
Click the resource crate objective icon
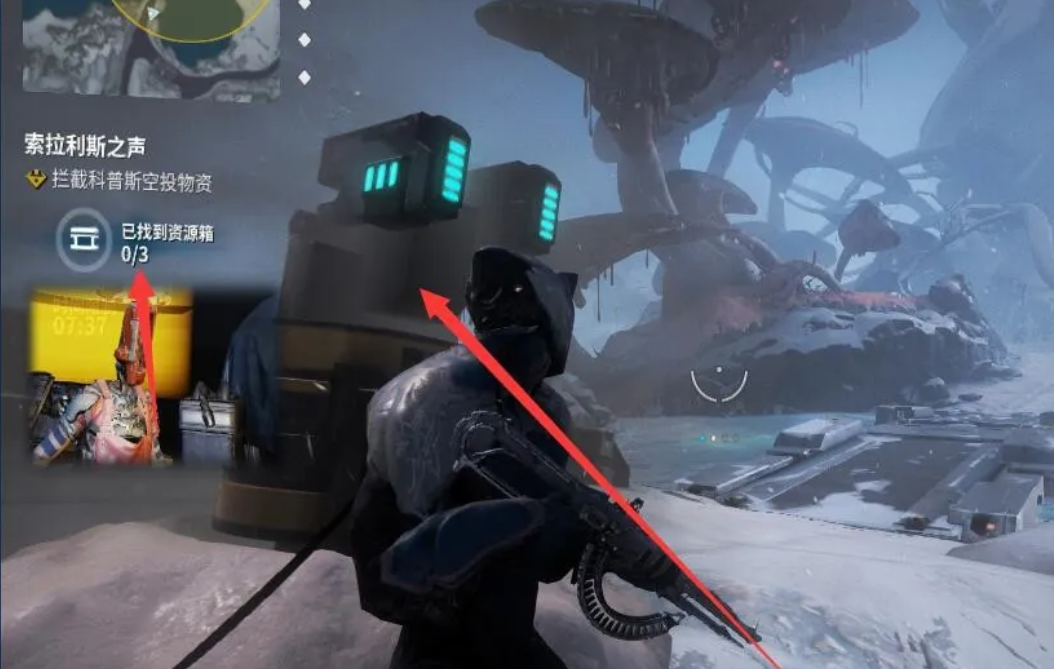83,240
